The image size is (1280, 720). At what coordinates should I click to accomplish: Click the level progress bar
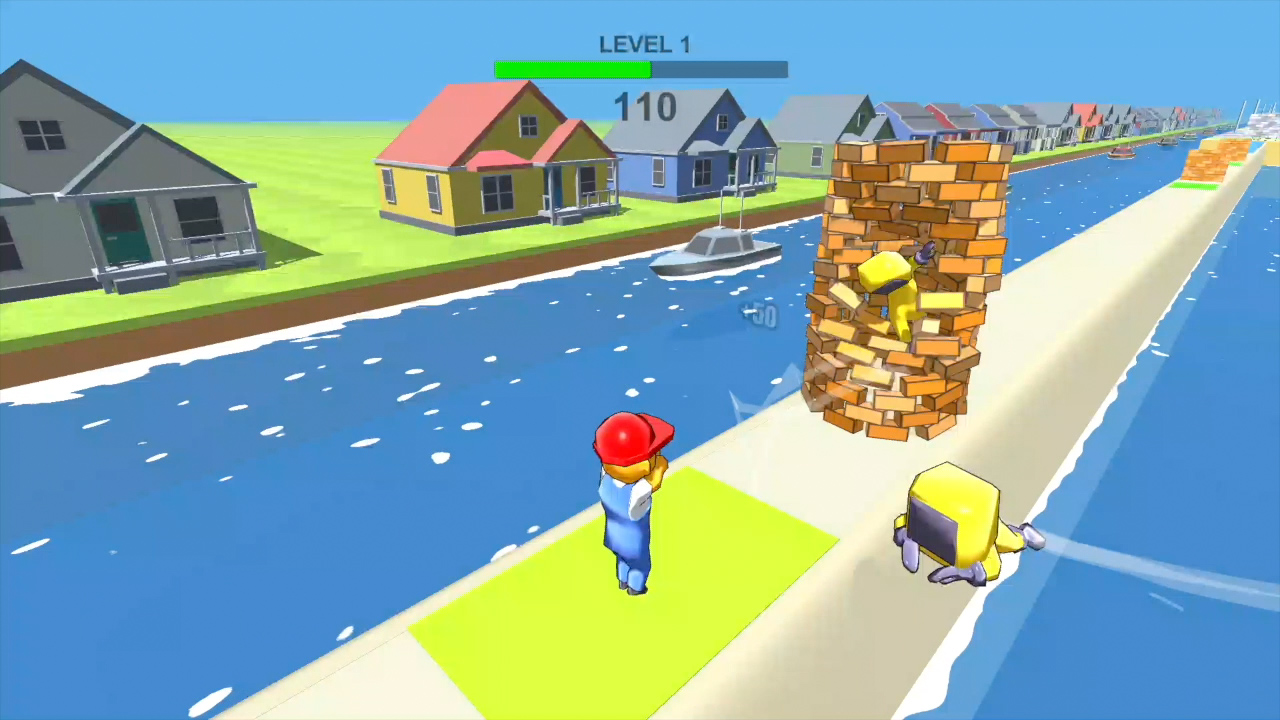[640, 68]
